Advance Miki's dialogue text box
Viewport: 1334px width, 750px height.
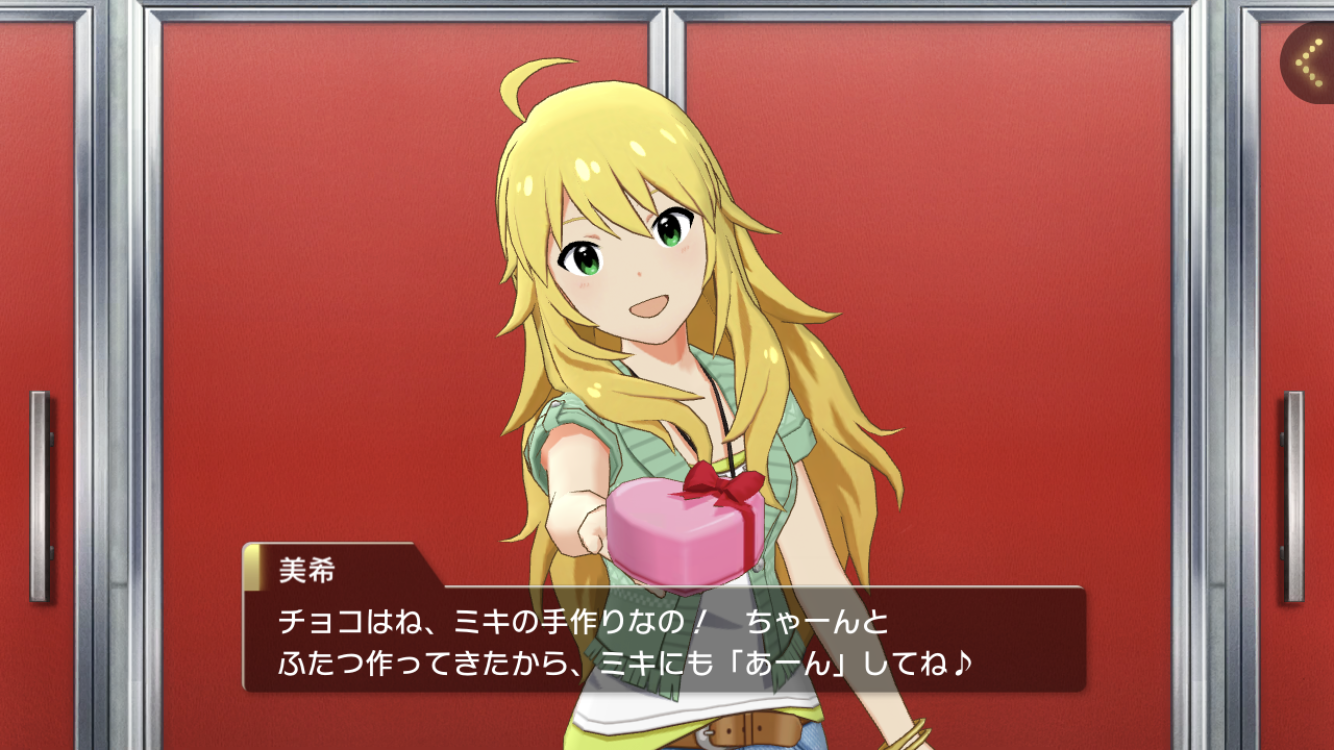[x=664, y=640]
